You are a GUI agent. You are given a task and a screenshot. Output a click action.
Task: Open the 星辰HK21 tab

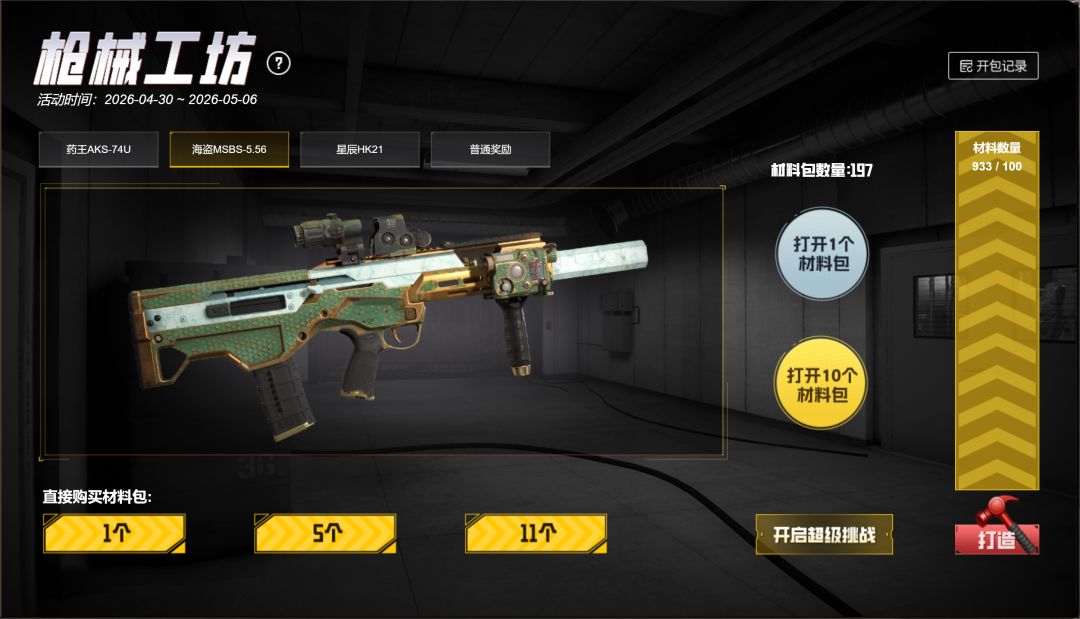click(x=360, y=150)
